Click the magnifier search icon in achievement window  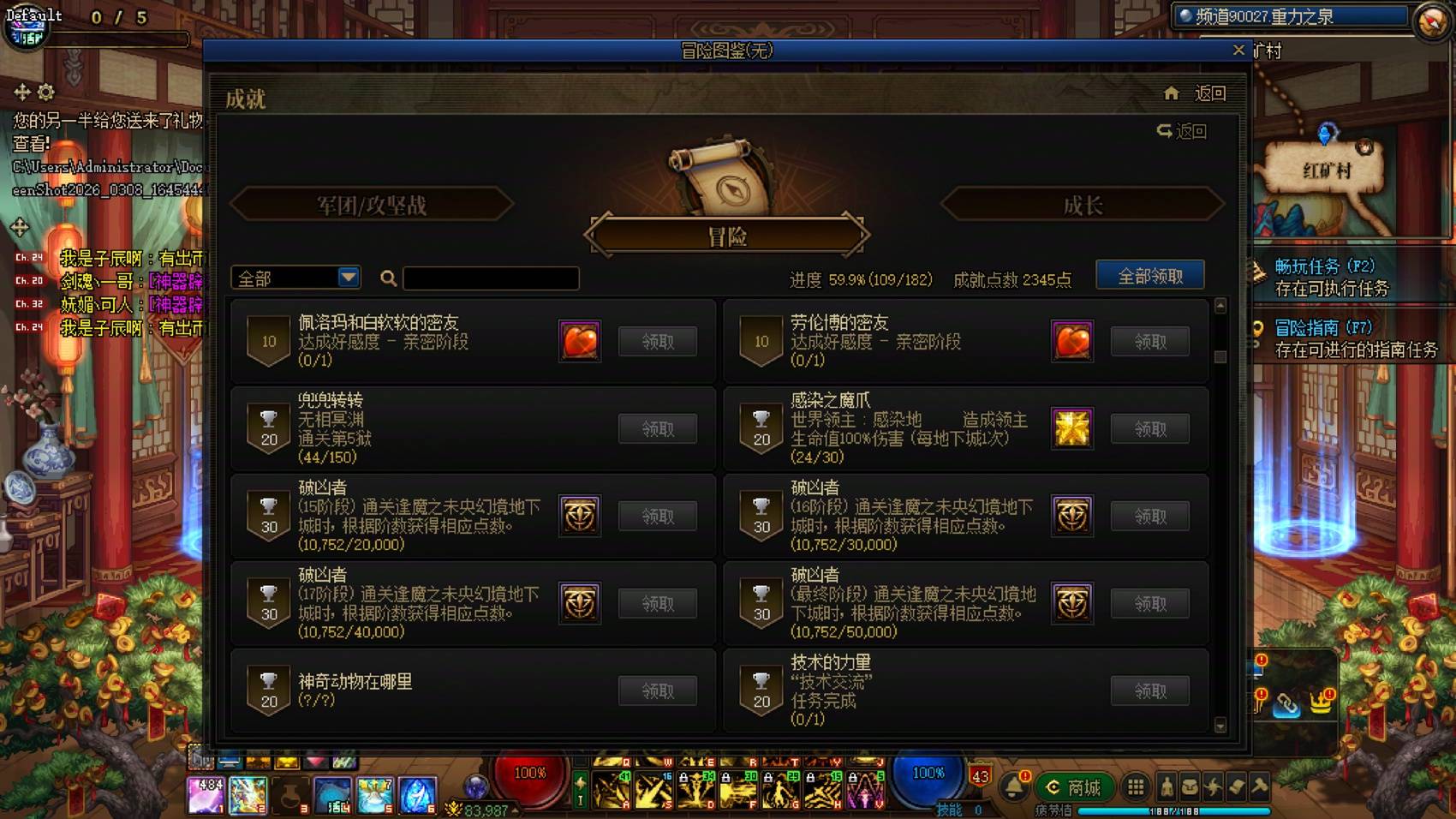pos(388,278)
